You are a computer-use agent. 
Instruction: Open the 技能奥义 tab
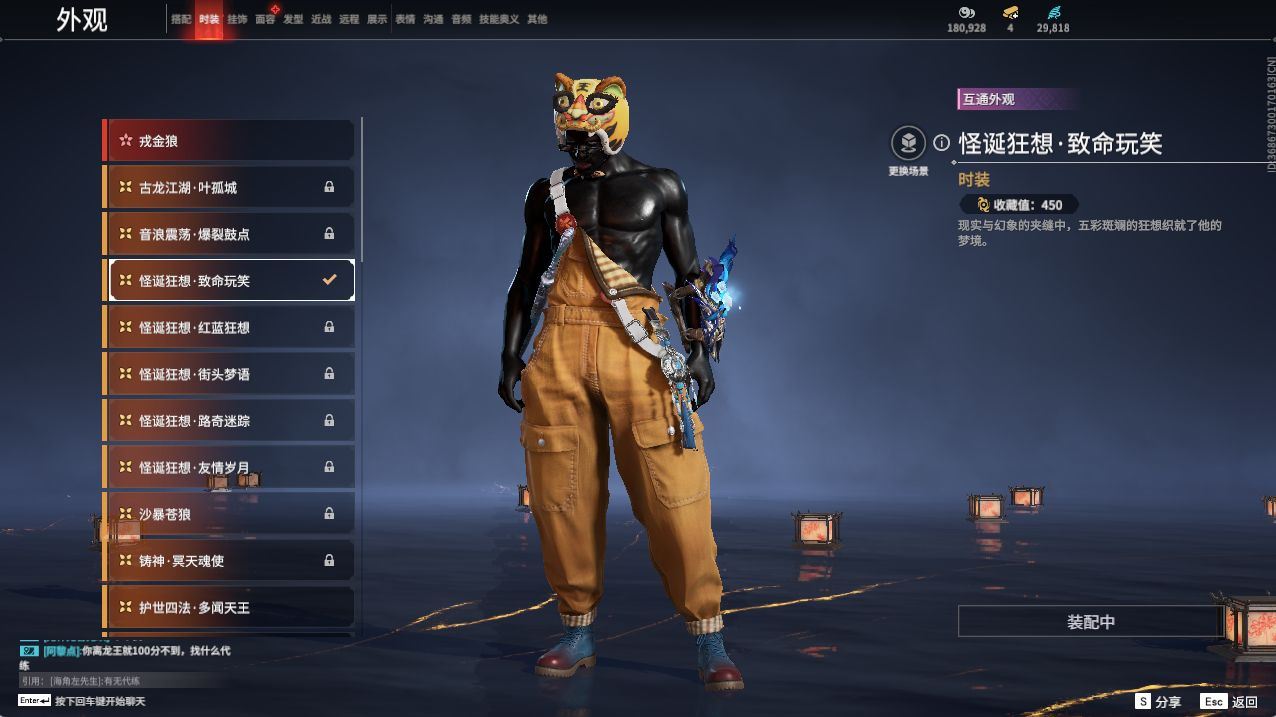click(499, 19)
